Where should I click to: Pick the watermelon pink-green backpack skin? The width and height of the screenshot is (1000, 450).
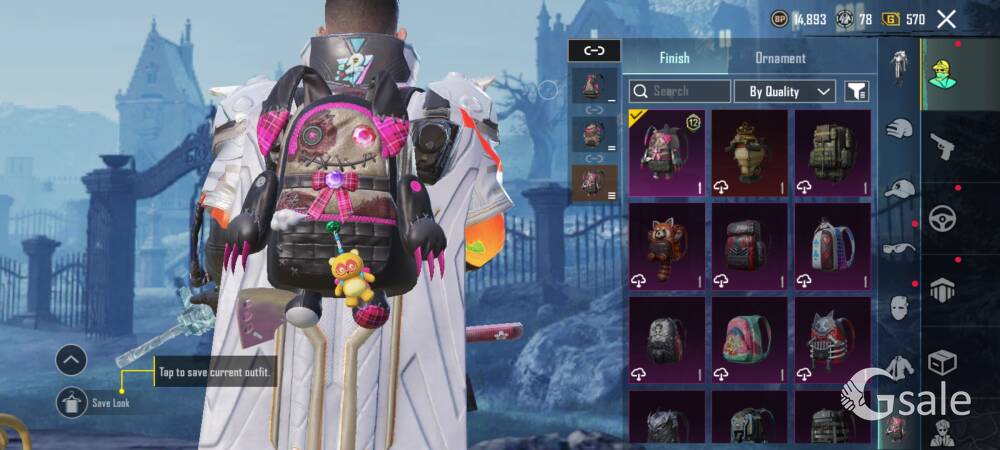750,338
